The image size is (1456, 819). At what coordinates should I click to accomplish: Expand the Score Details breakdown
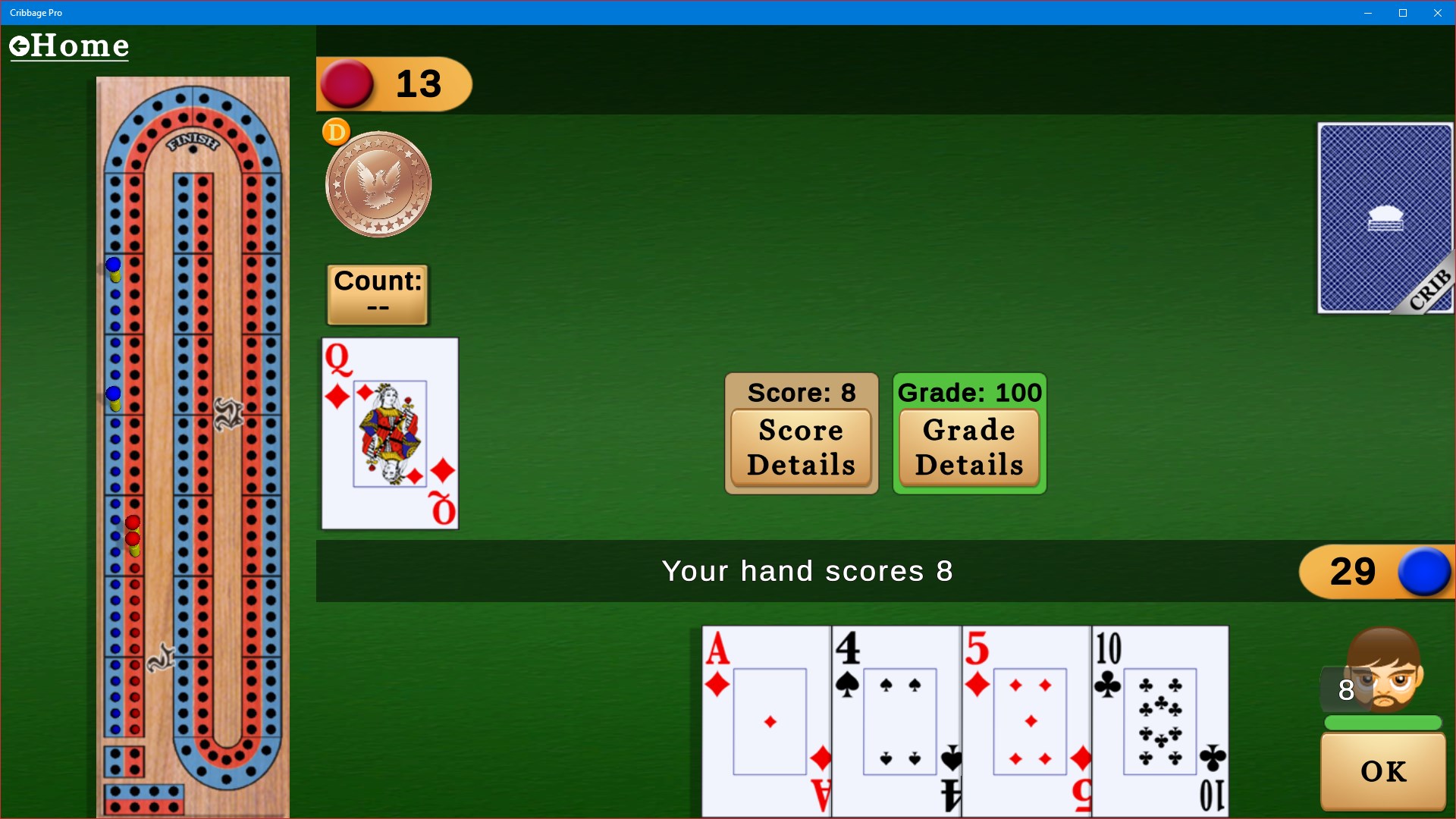click(801, 447)
